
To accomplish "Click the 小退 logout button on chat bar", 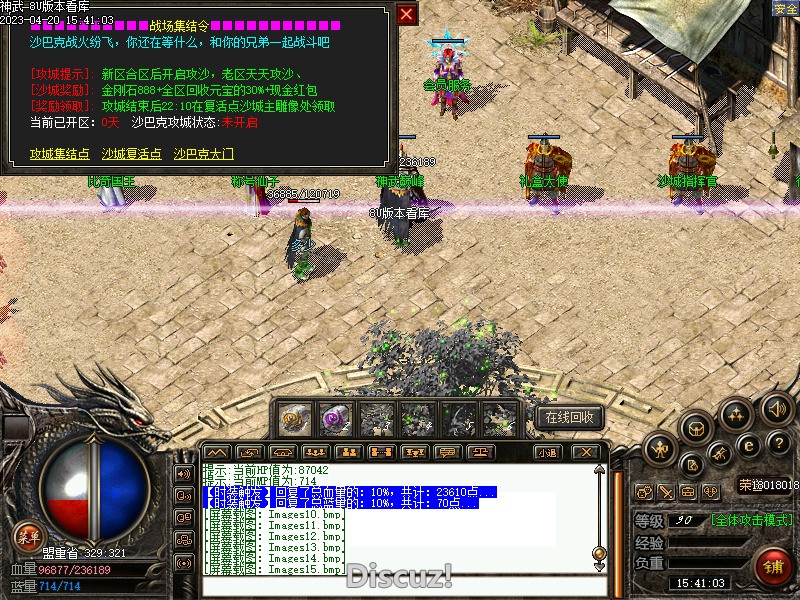I will tap(546, 452).
